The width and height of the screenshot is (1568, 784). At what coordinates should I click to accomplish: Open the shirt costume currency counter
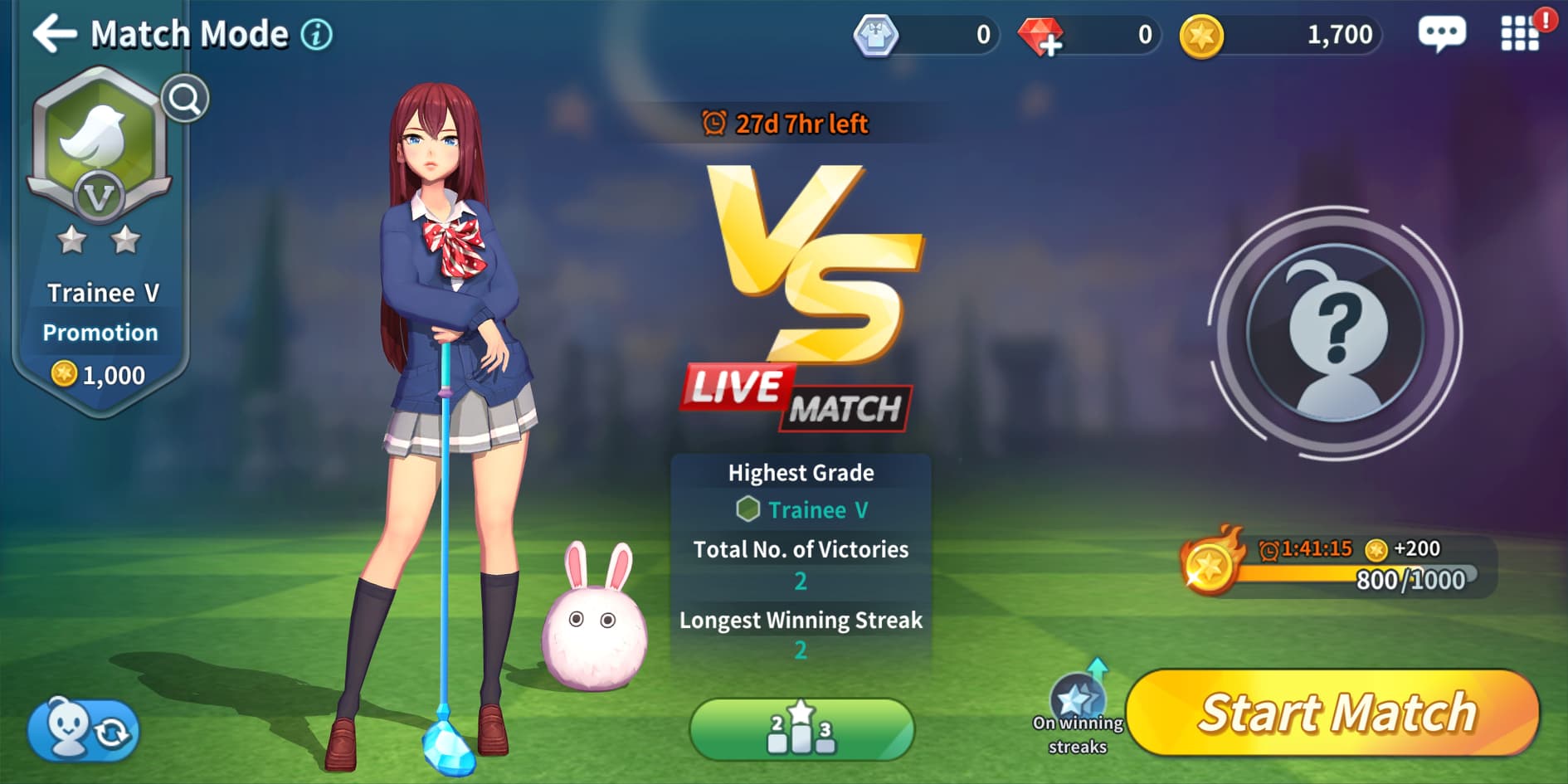click(x=926, y=36)
